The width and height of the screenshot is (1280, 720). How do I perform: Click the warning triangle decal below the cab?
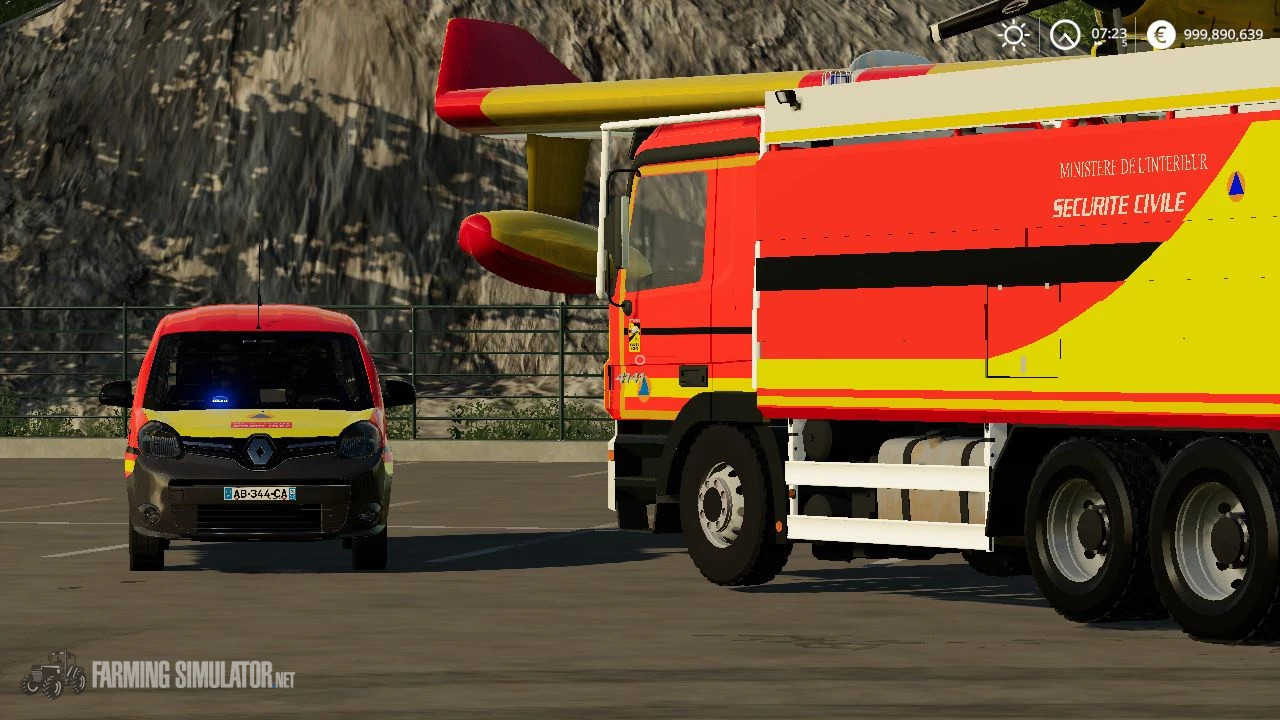pyautogui.click(x=643, y=390)
